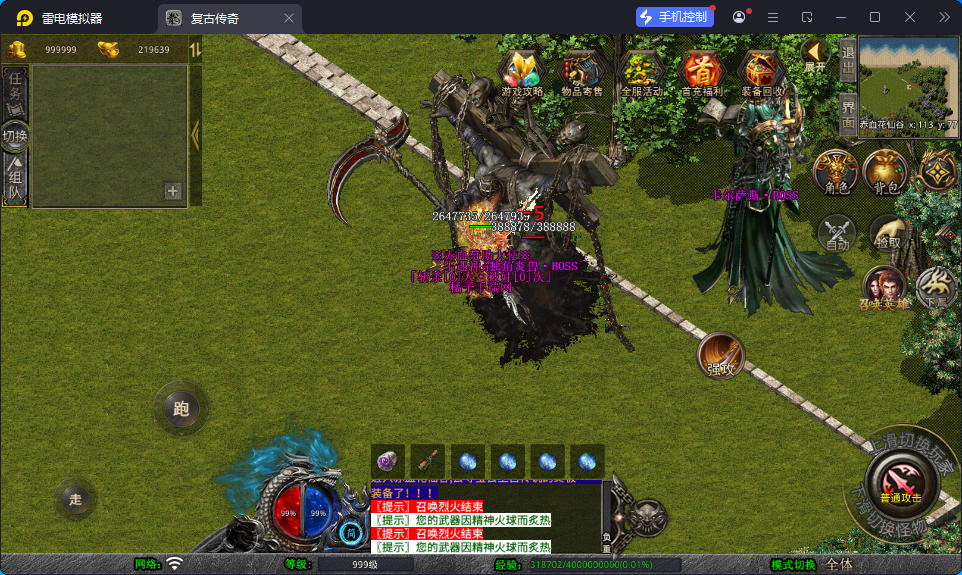Viewport: 962px width, 575px height.
Task: Open the 物品寄售 item consignment menu
Action: click(x=582, y=73)
